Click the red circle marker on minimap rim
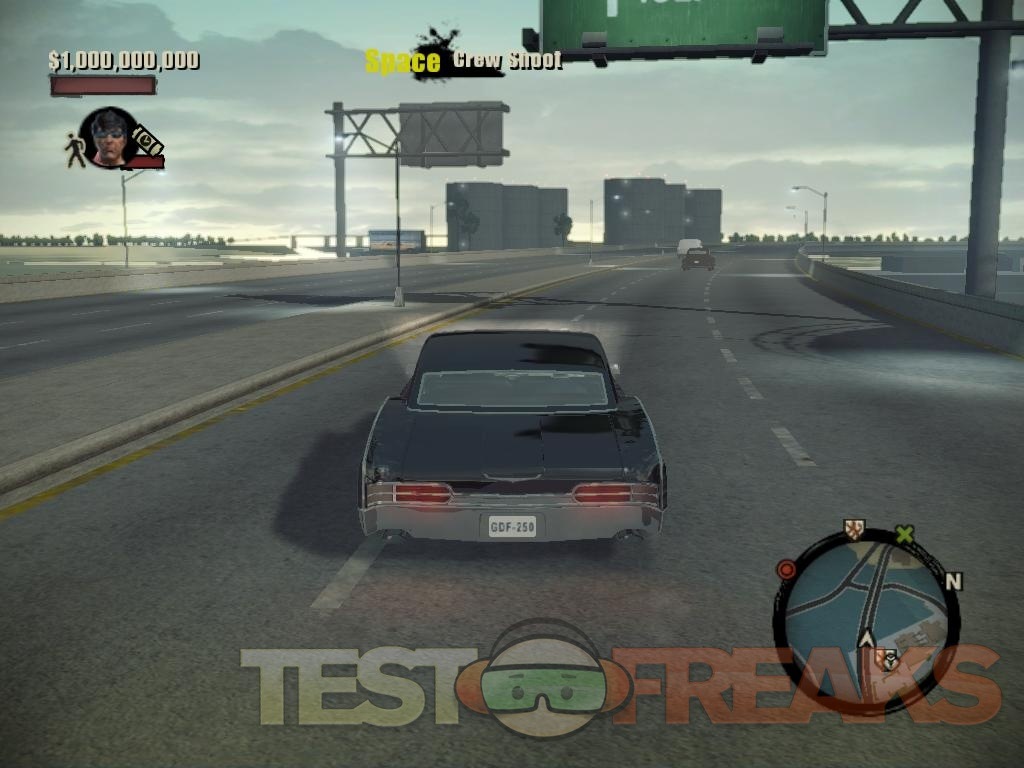1024x768 pixels. coord(787,570)
